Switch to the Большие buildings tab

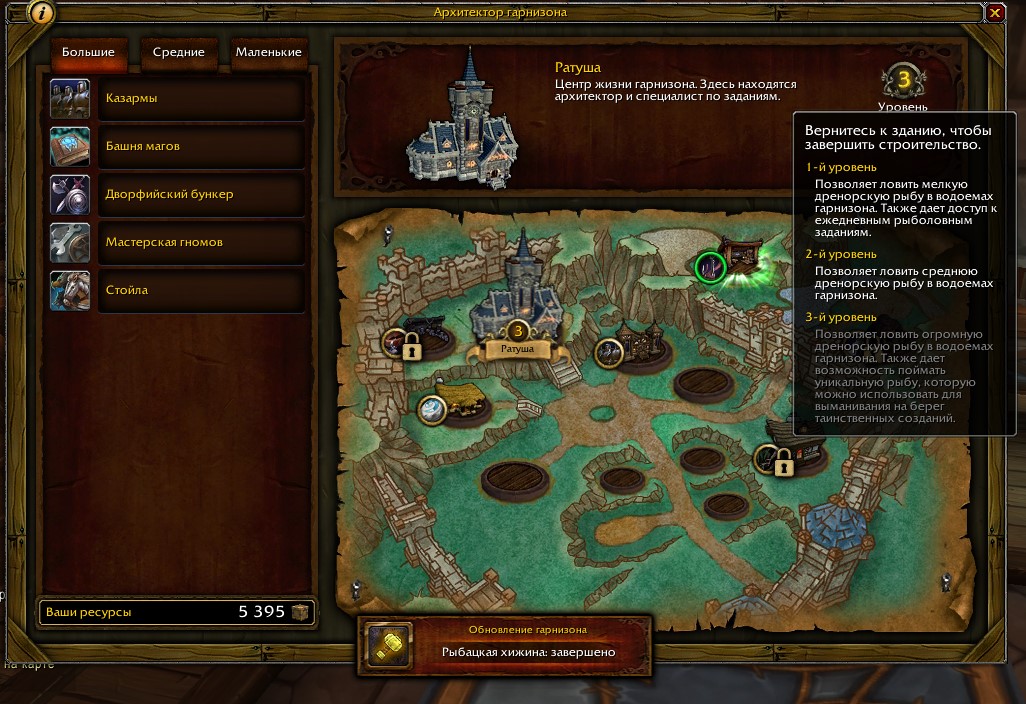click(x=88, y=53)
